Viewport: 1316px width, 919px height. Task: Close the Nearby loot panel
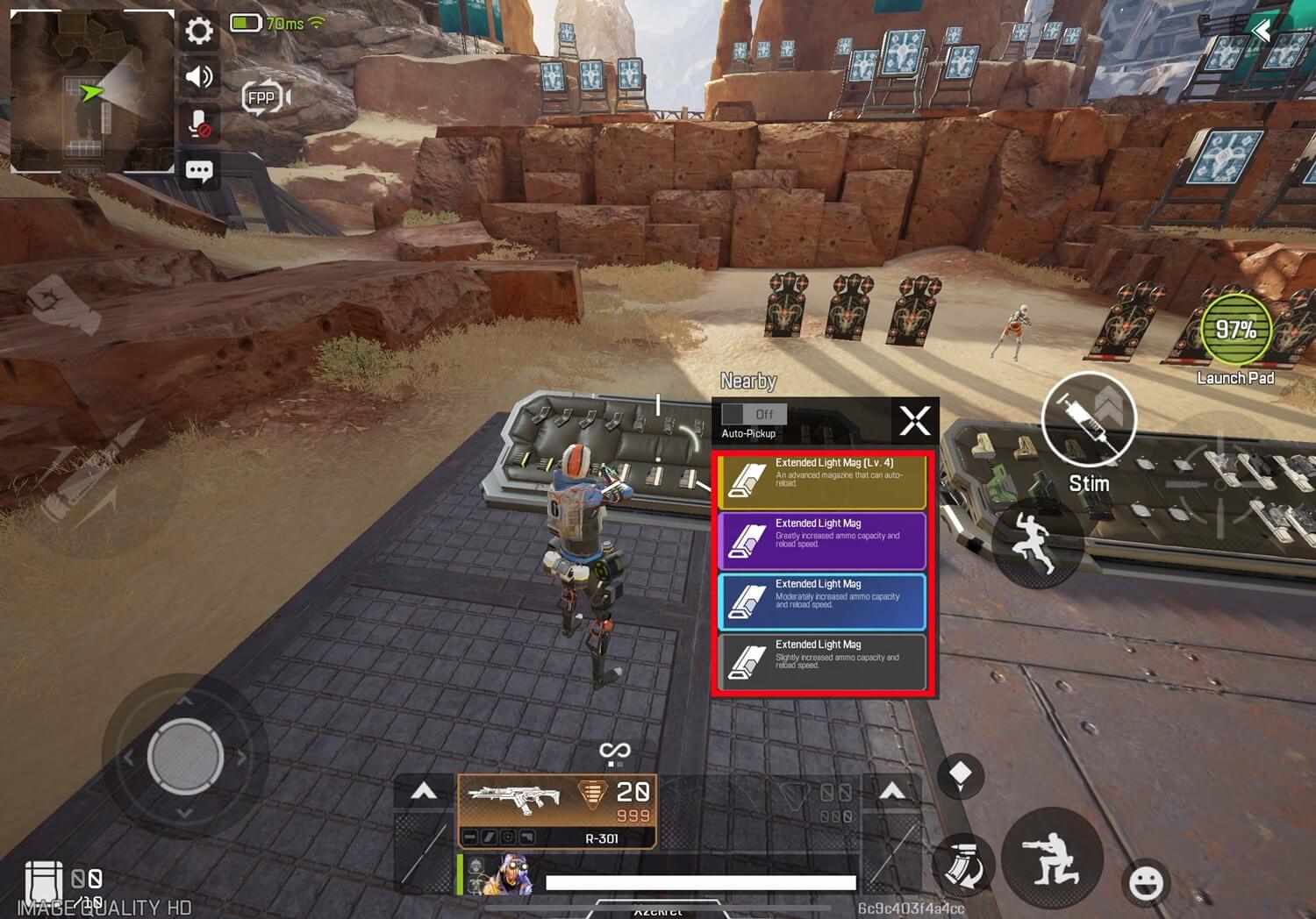(914, 421)
